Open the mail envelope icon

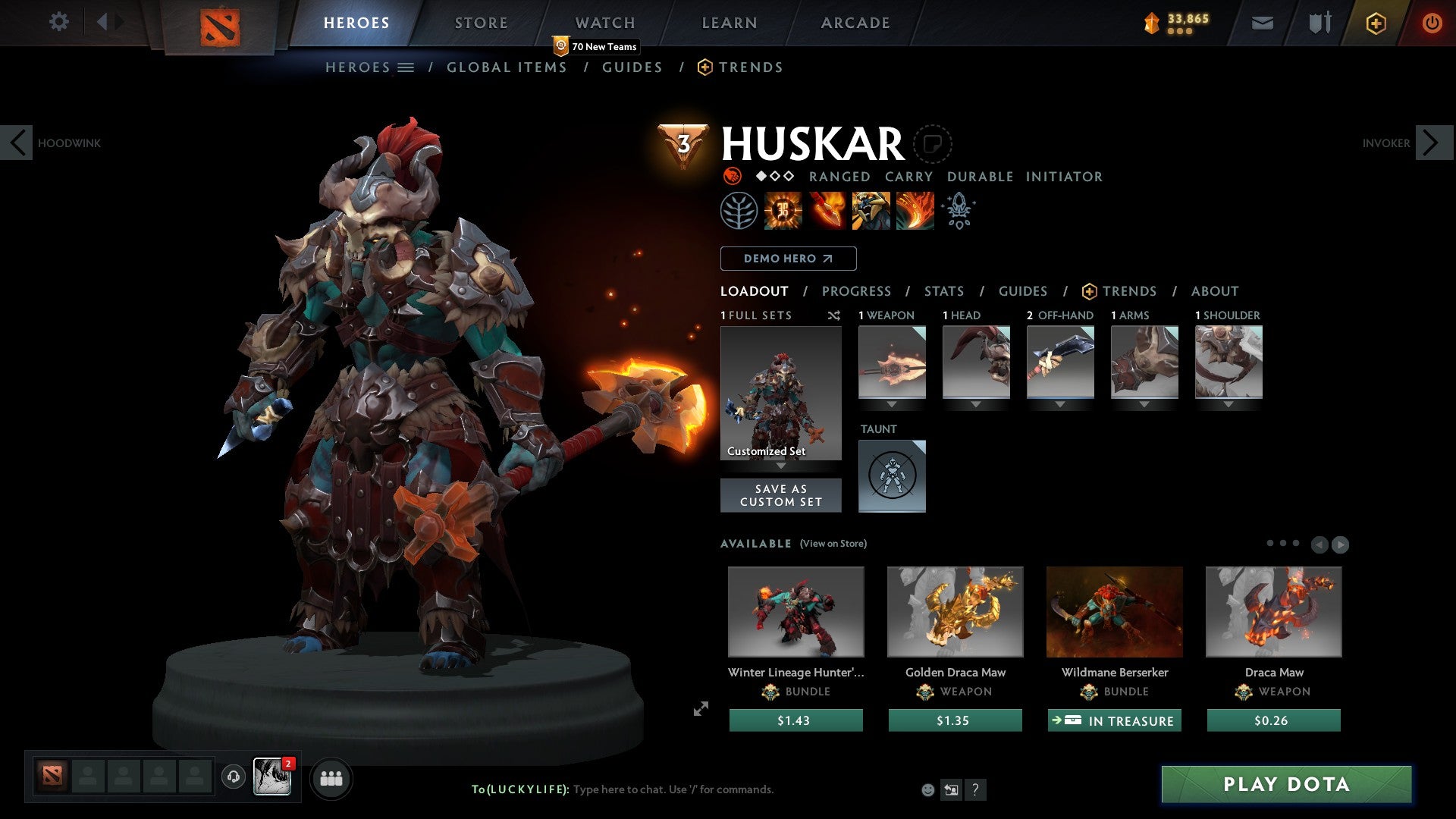click(x=1262, y=23)
